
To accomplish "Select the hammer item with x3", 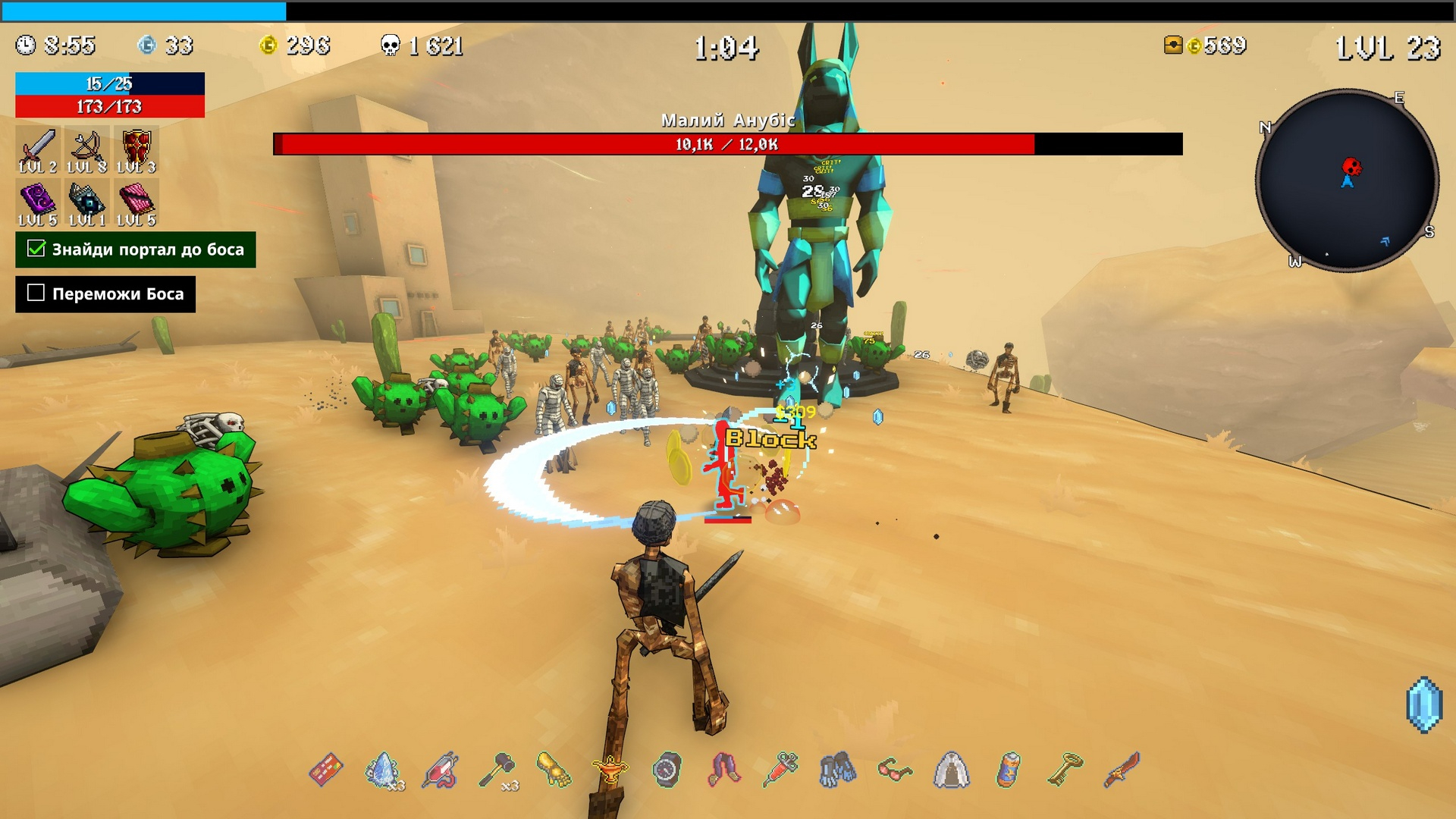I will point(497,770).
